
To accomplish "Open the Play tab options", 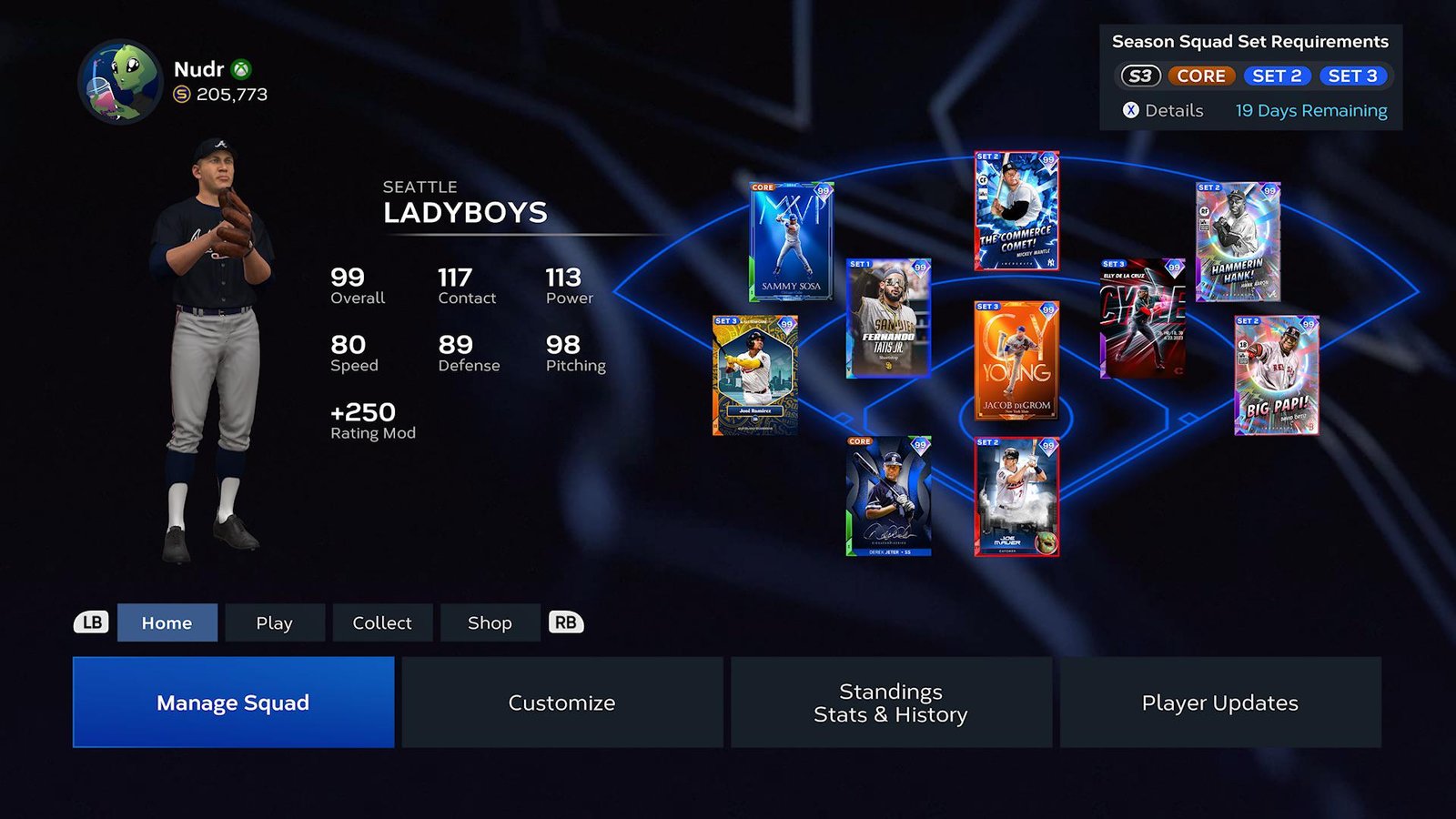I will 274,622.
